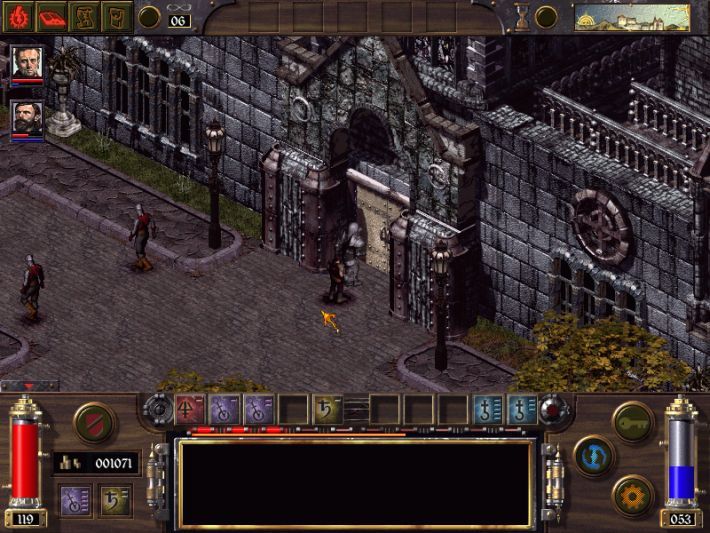710x533 pixels.
Task: Click the hourglass time icon
Action: pyautogui.click(x=521, y=16)
